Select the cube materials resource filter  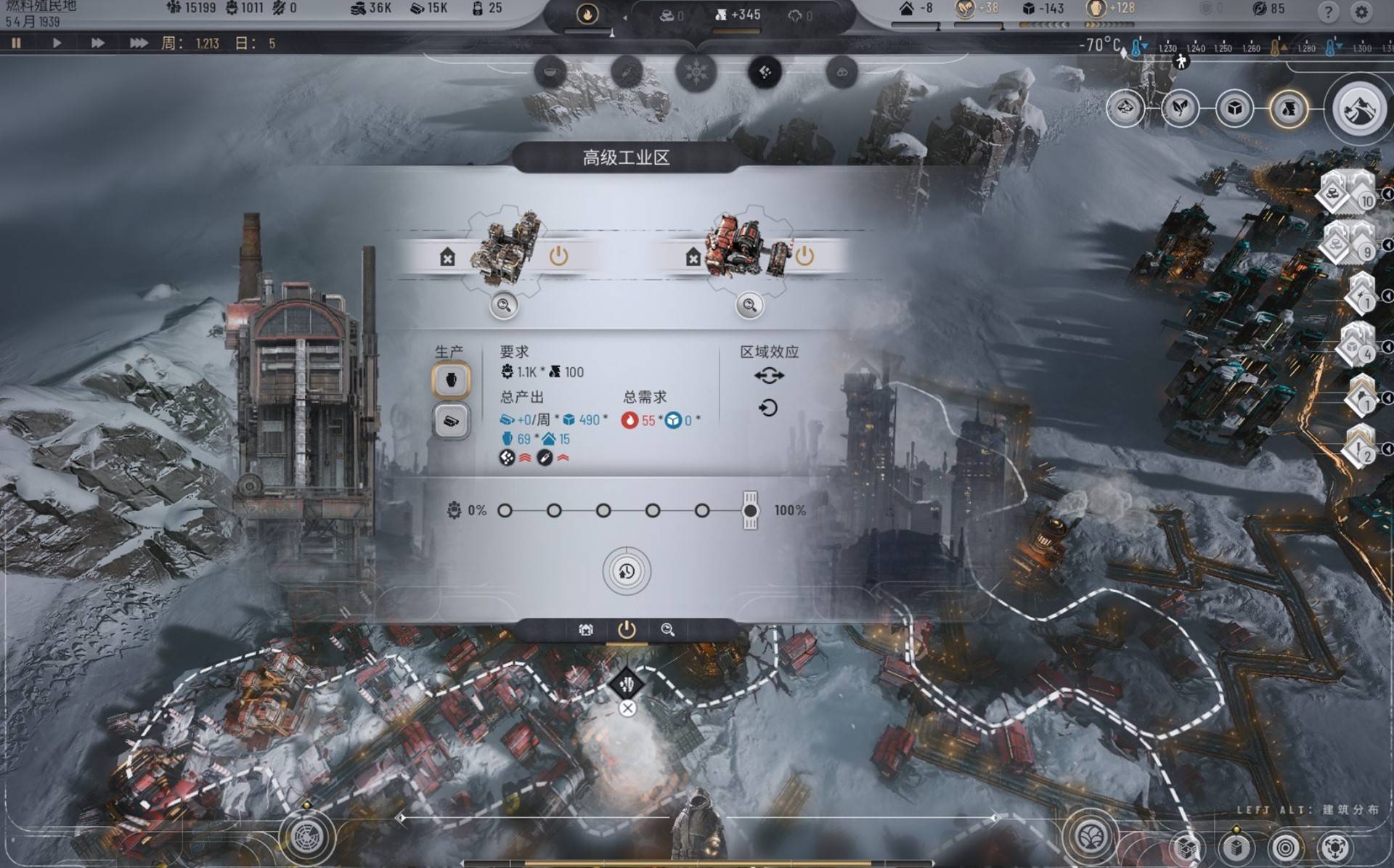(1234, 109)
